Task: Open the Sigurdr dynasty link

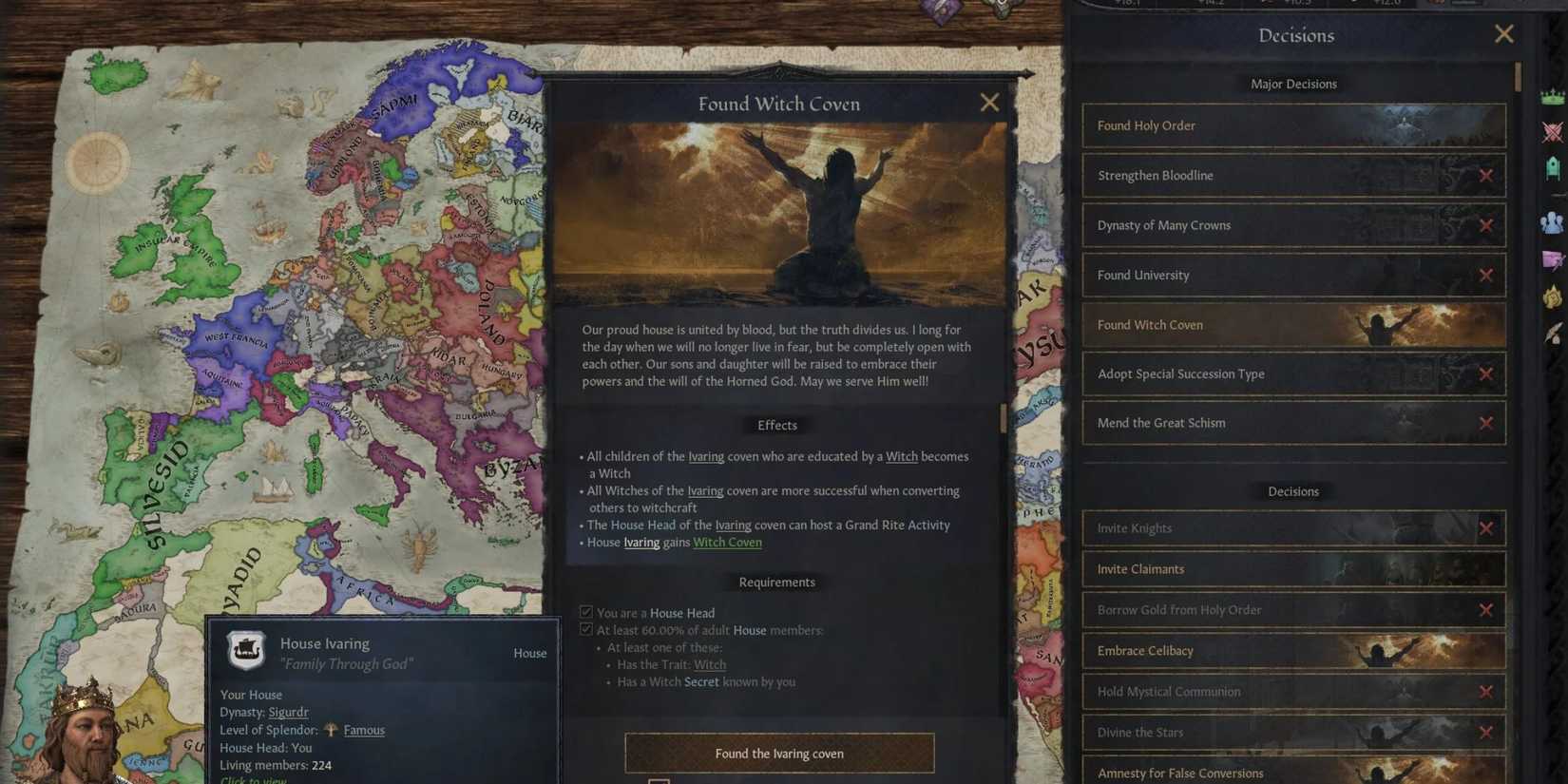Action: [x=288, y=712]
